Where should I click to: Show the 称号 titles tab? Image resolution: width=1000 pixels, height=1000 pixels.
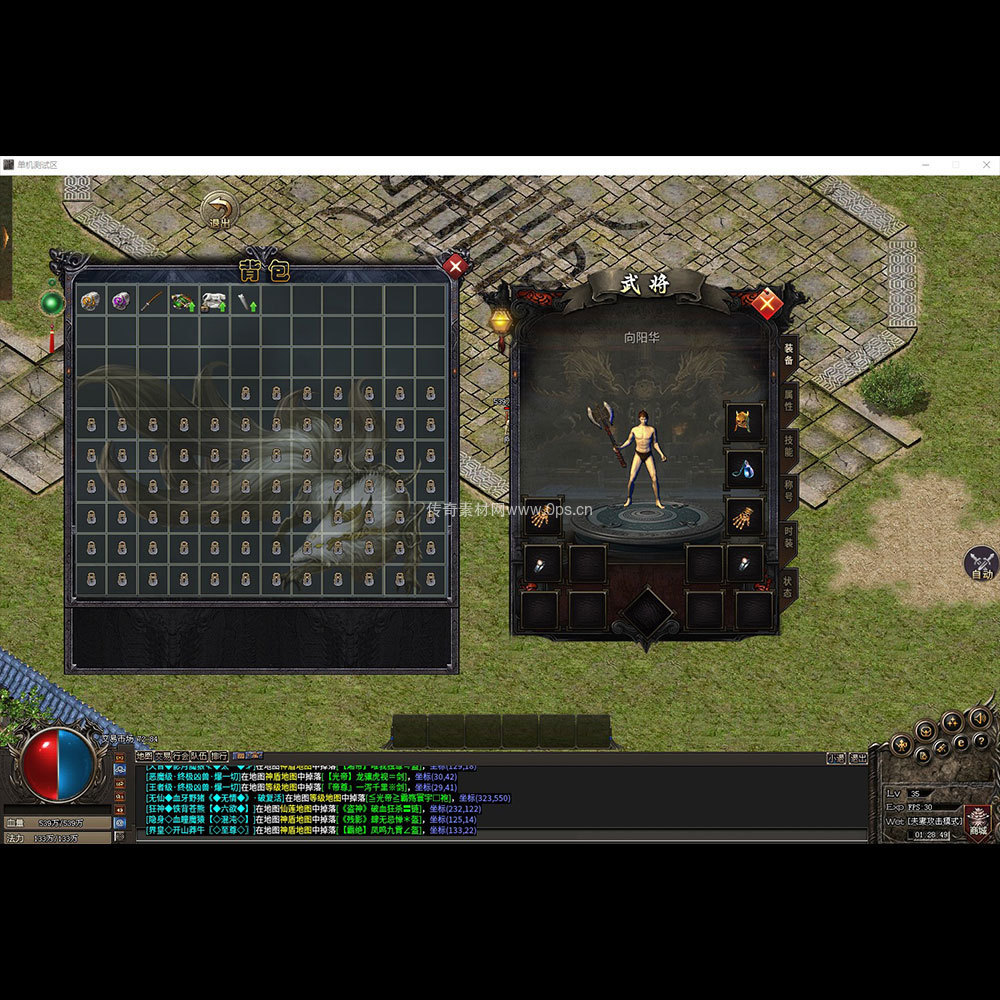coord(789,492)
